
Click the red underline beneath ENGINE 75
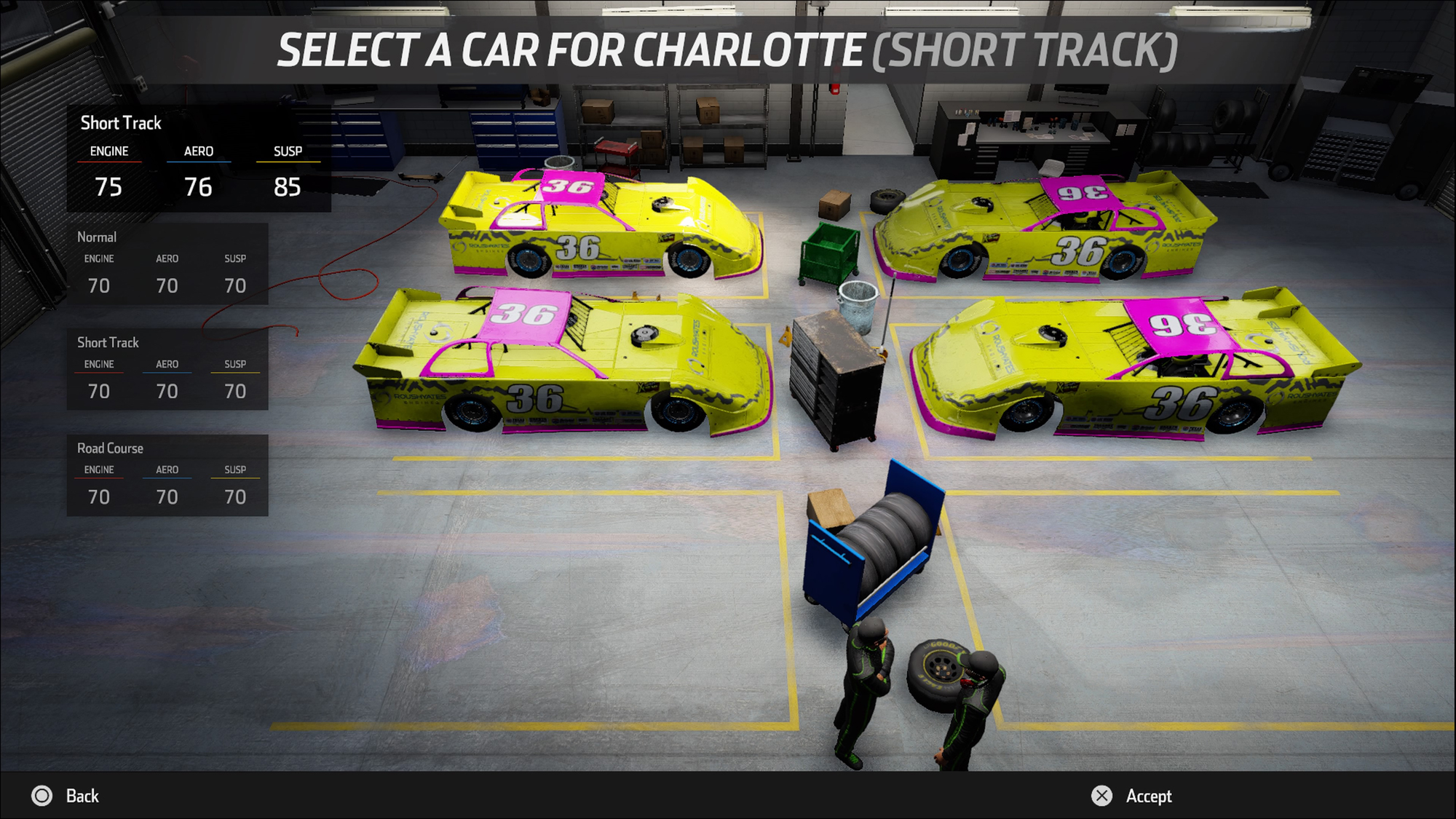110,163
